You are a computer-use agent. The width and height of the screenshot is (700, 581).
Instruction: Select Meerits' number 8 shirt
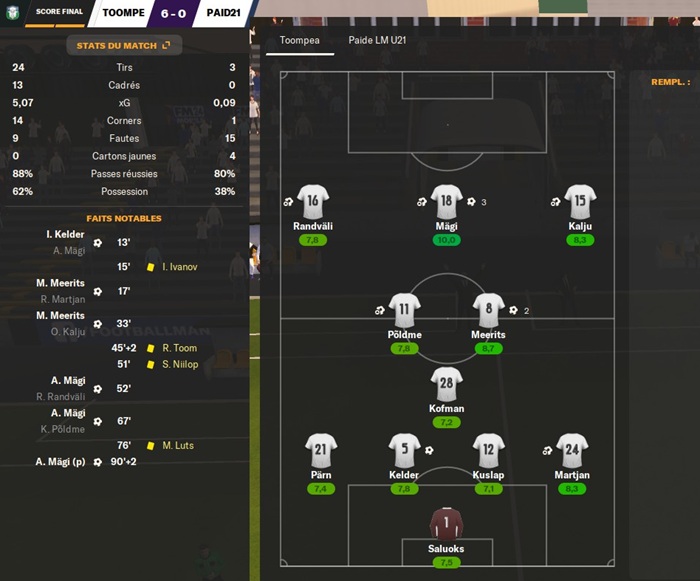click(488, 310)
